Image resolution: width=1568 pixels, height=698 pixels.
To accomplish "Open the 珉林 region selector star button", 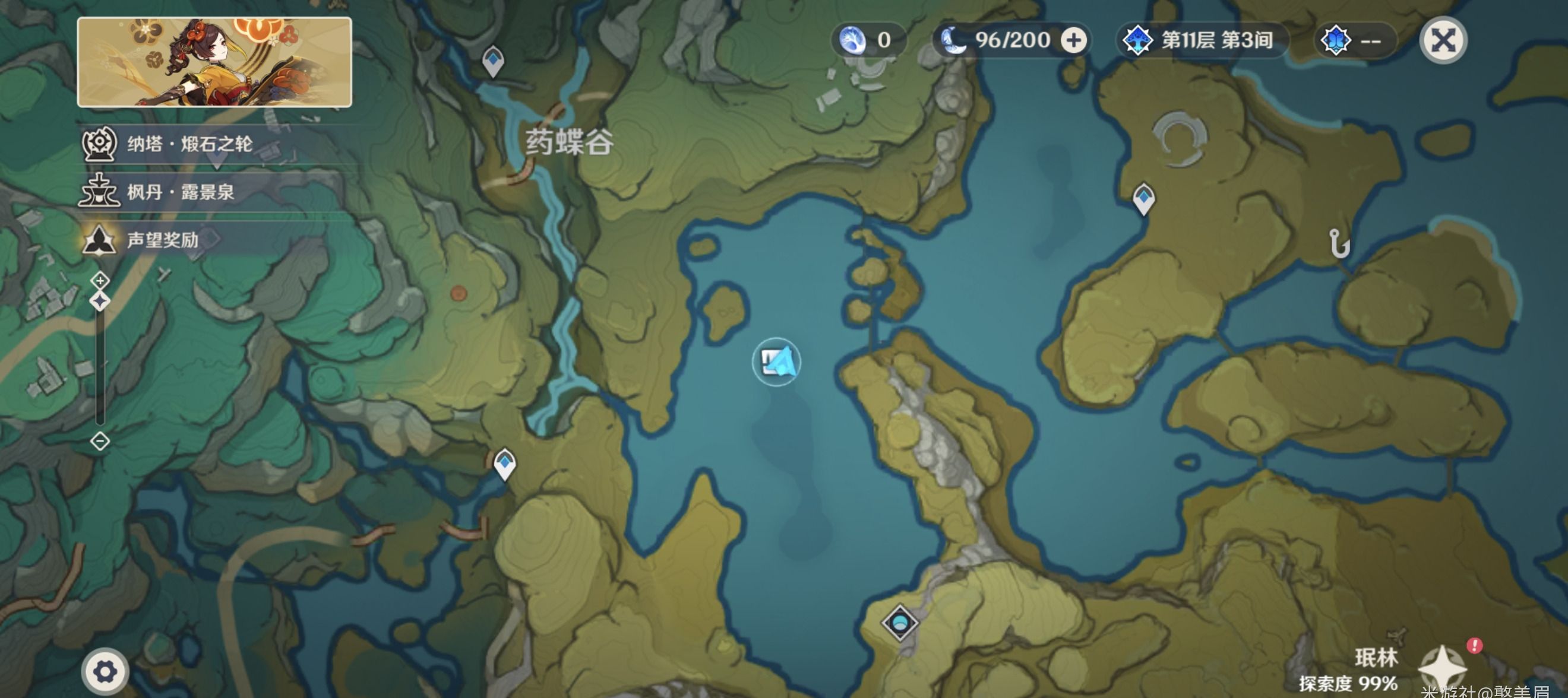I will click(x=1441, y=668).
